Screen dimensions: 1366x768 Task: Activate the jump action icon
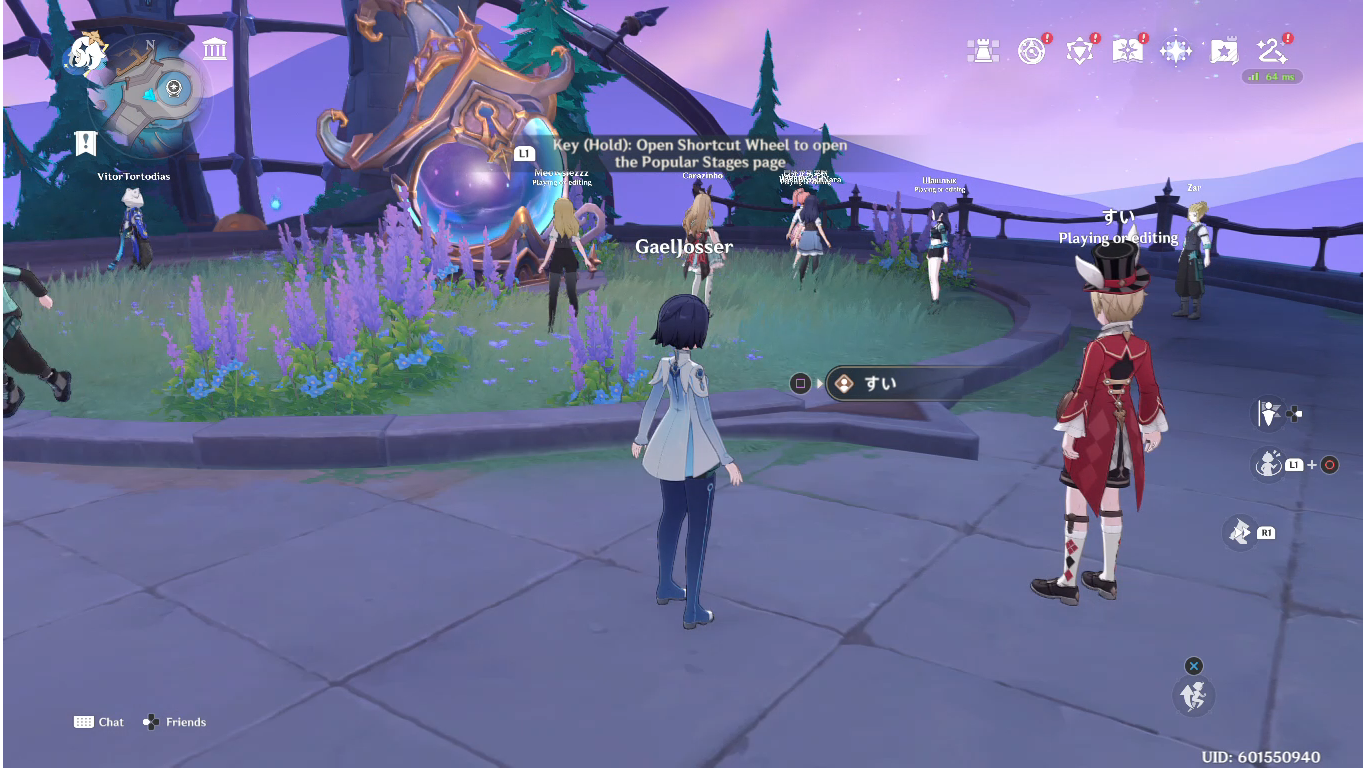1194,695
